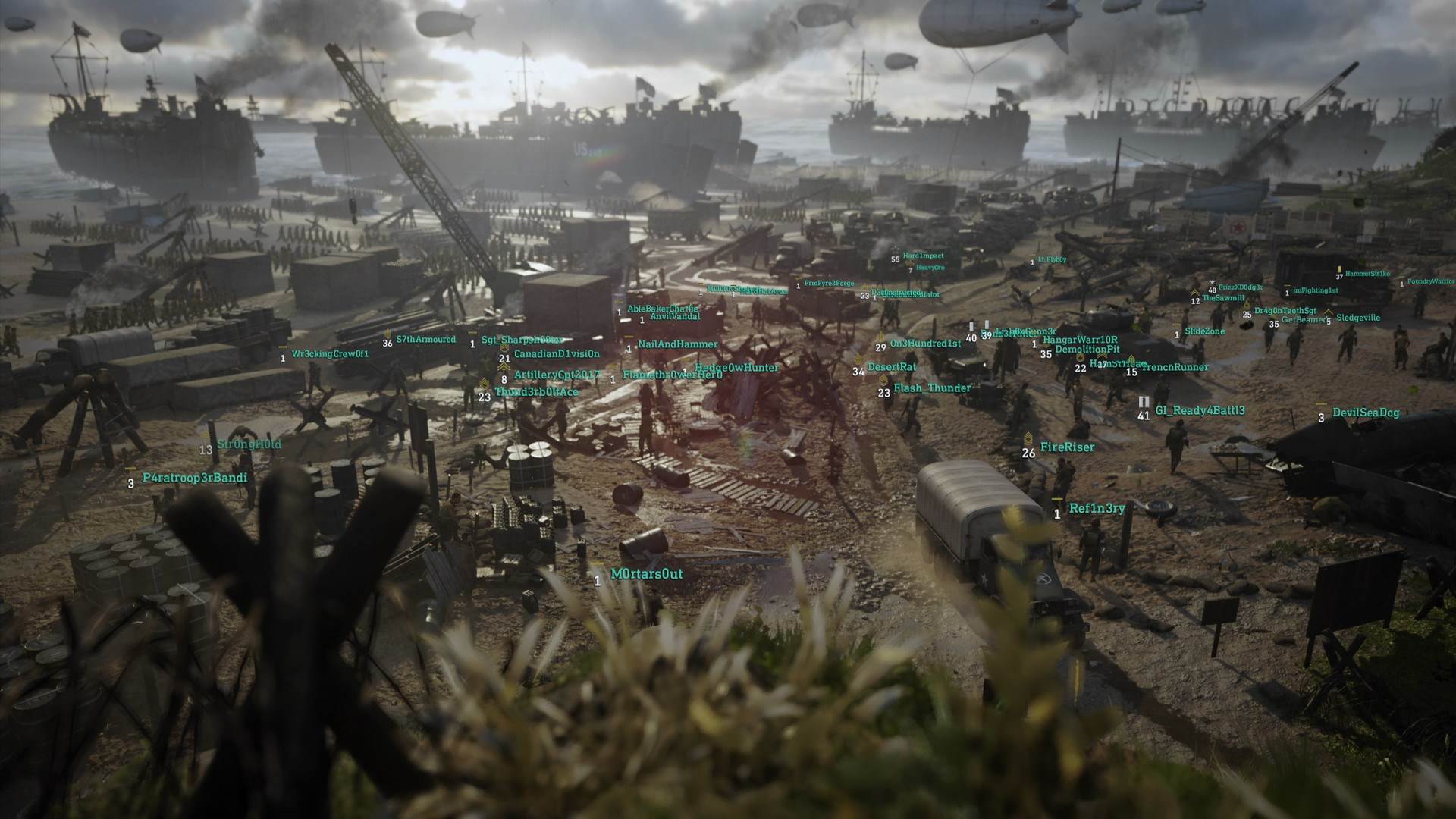The width and height of the screenshot is (1456, 819).
Task: Click the gold bar insignia above HammerStr1ke
Action: 1340,269
